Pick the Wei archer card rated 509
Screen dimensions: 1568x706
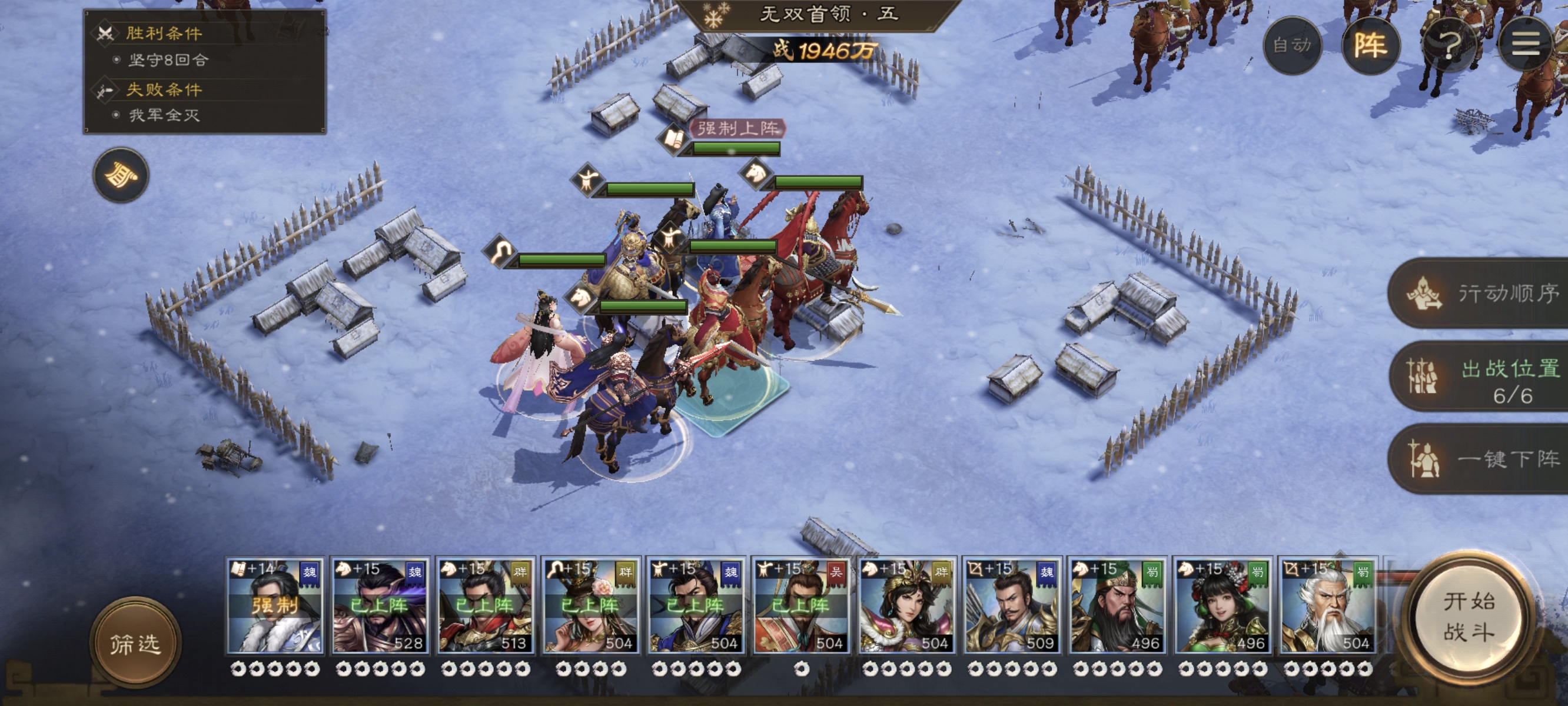pyautogui.click(x=1012, y=606)
